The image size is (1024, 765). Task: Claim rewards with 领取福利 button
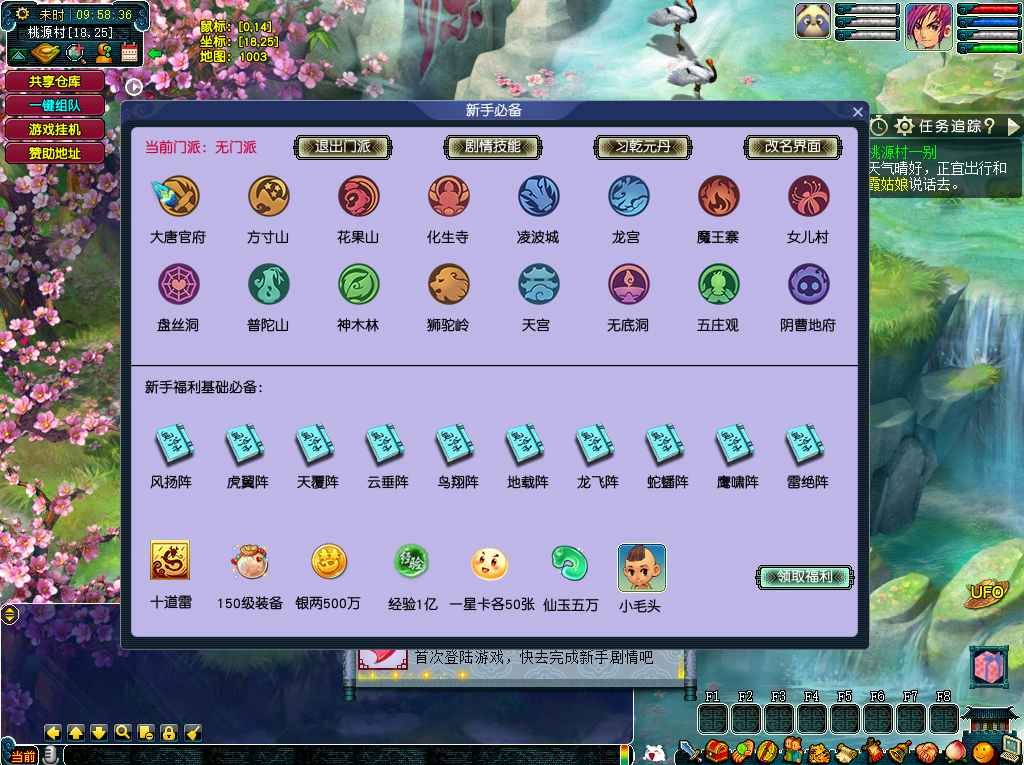805,577
